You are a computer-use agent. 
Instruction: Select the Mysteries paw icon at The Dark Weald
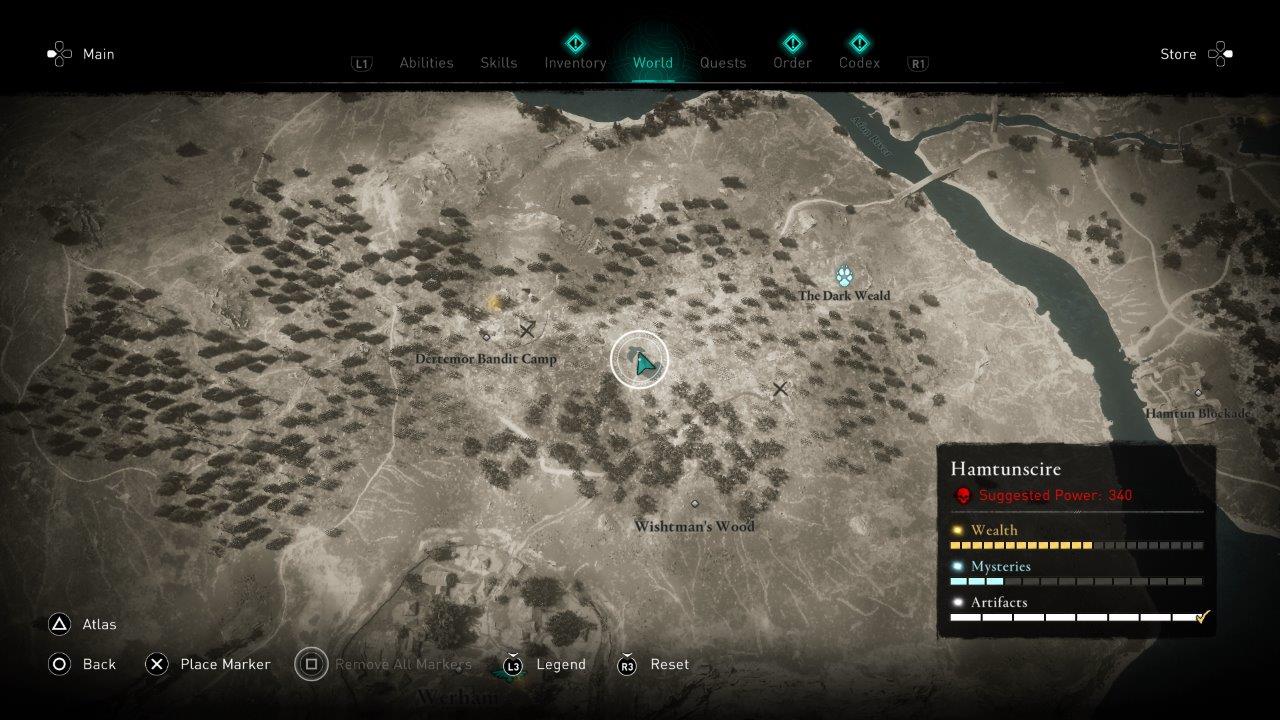coord(845,274)
